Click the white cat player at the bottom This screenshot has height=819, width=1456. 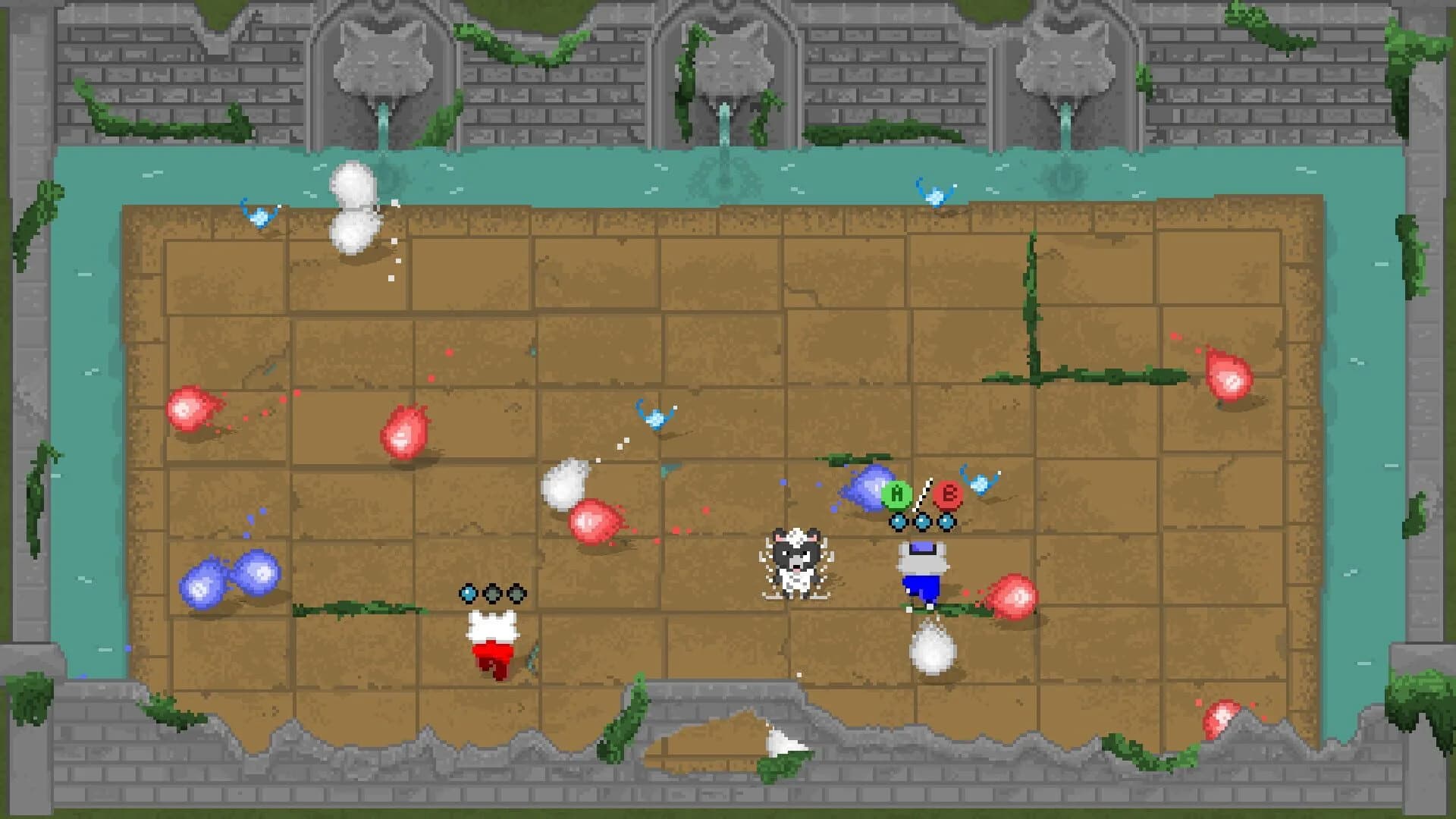[492, 641]
